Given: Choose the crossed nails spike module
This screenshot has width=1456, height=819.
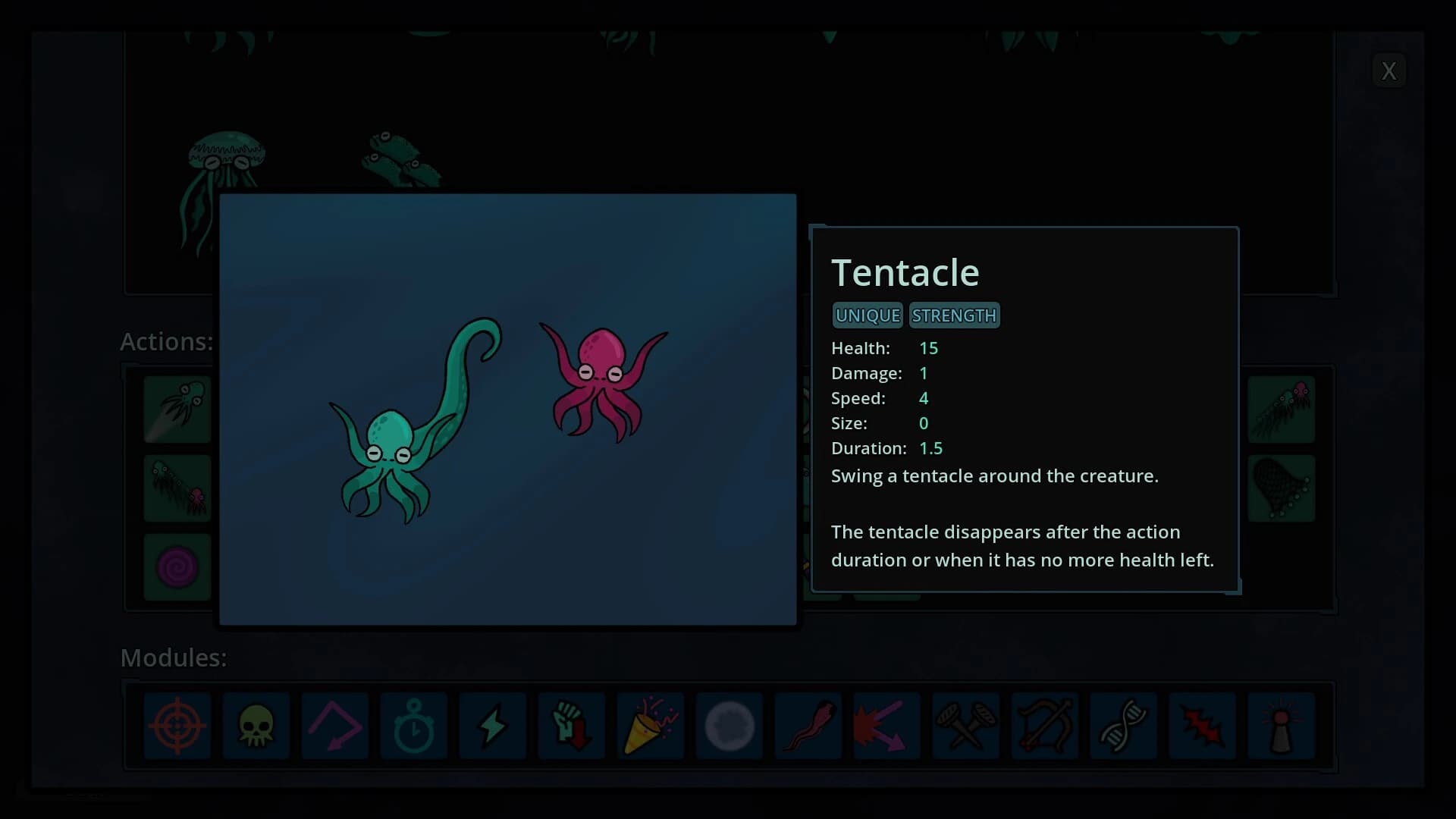Looking at the screenshot, I should pyautogui.click(x=965, y=726).
